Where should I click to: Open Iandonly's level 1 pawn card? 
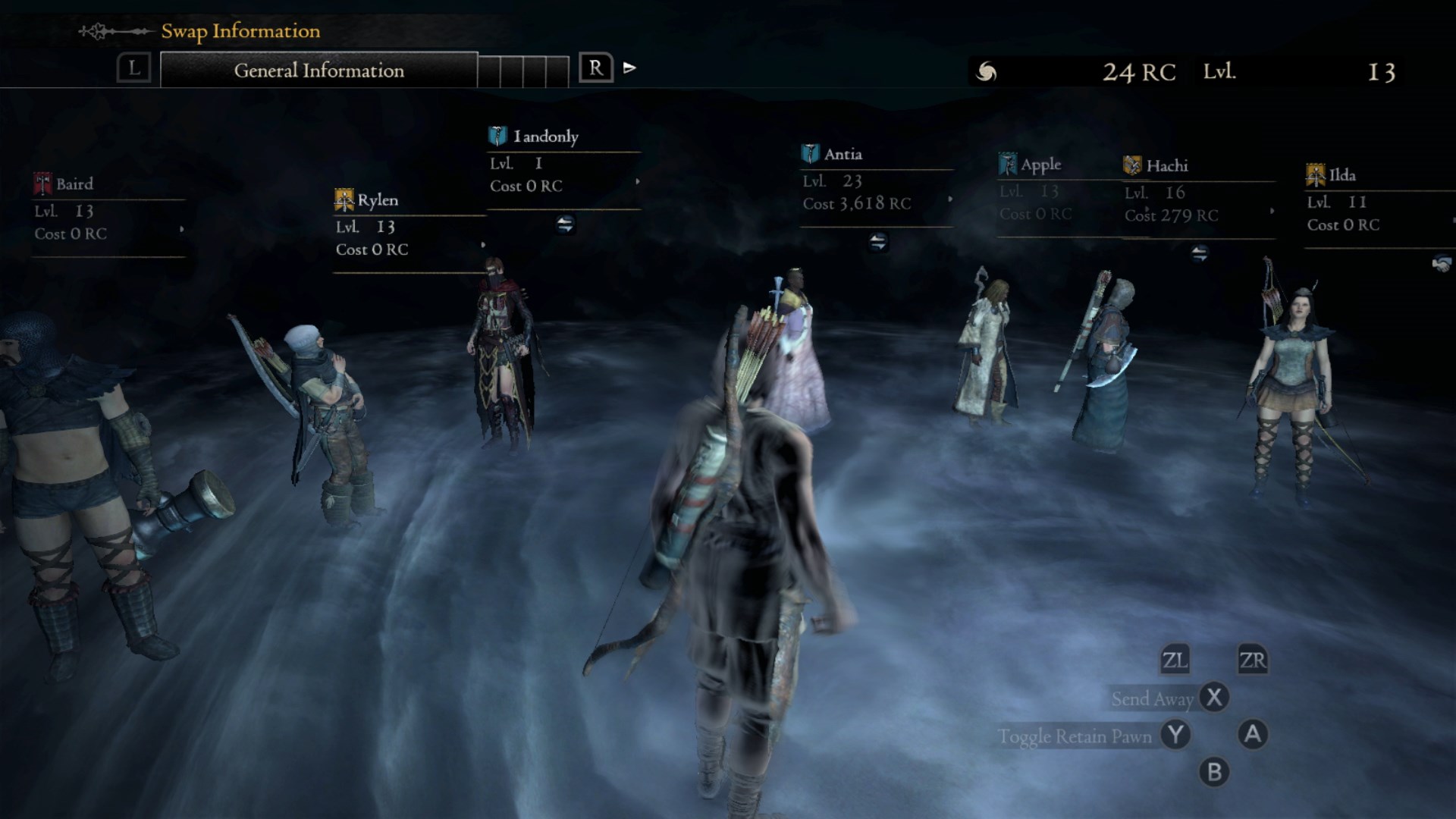tap(563, 163)
